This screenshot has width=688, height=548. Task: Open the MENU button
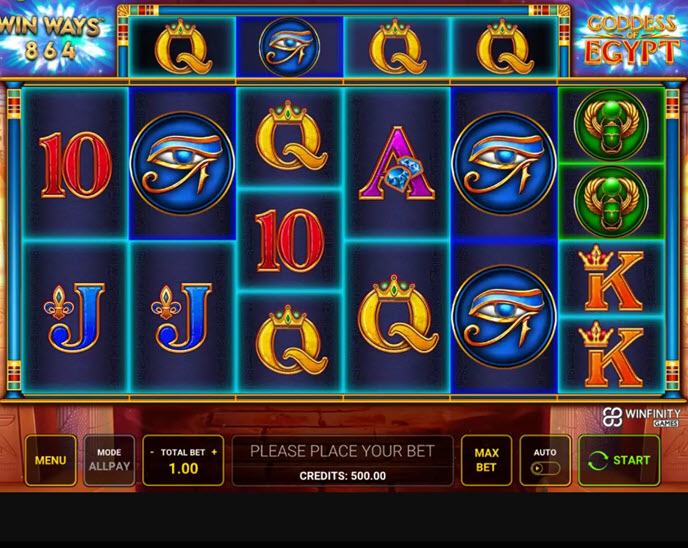point(50,460)
